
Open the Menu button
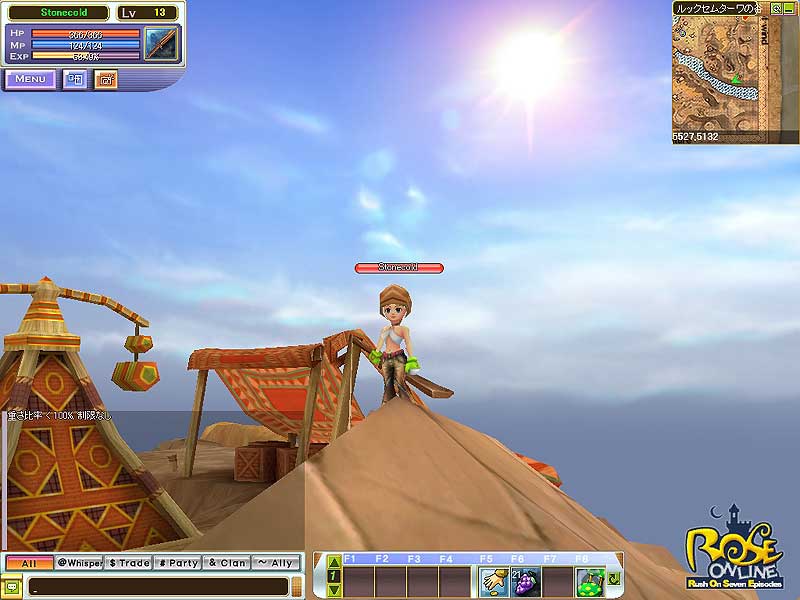(x=30, y=79)
